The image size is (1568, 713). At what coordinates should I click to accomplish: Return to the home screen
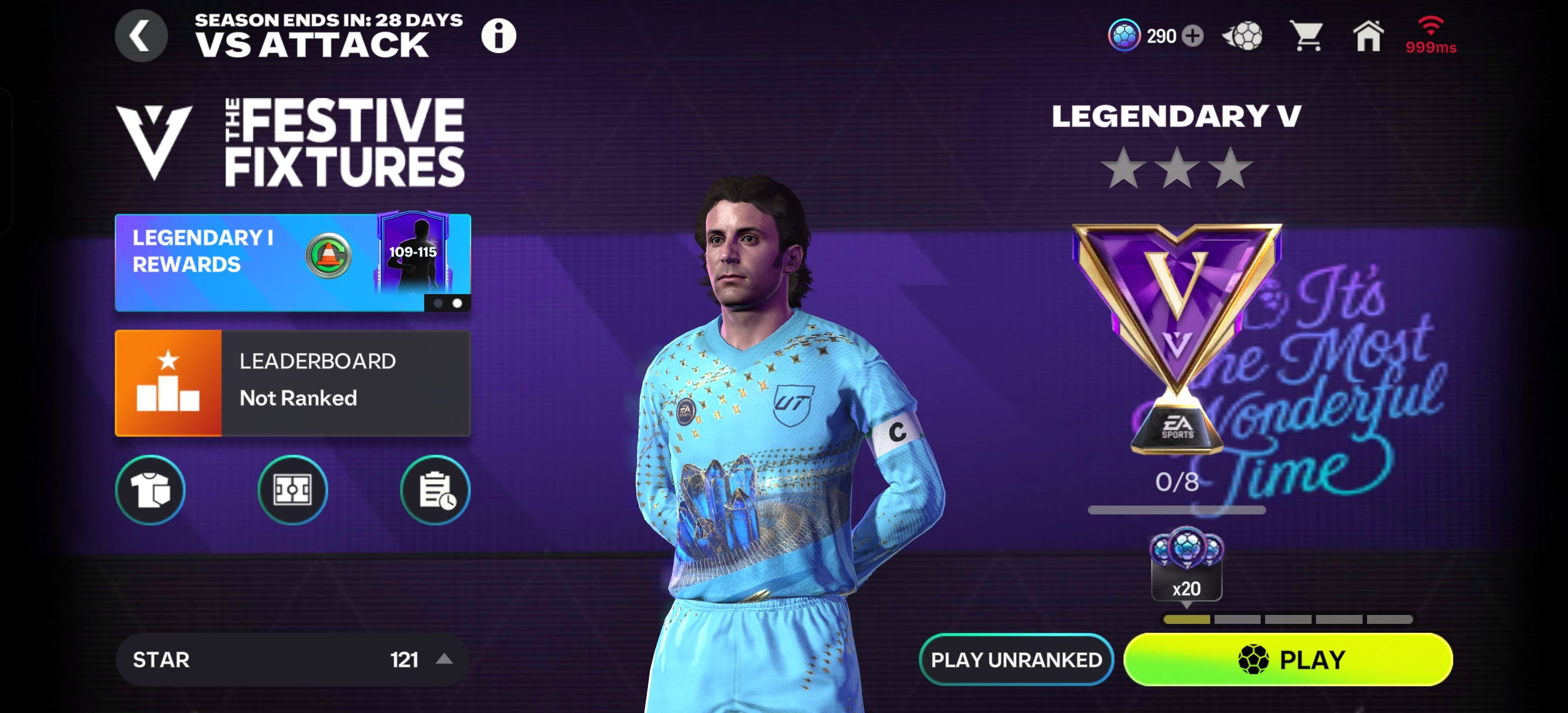tap(1368, 36)
